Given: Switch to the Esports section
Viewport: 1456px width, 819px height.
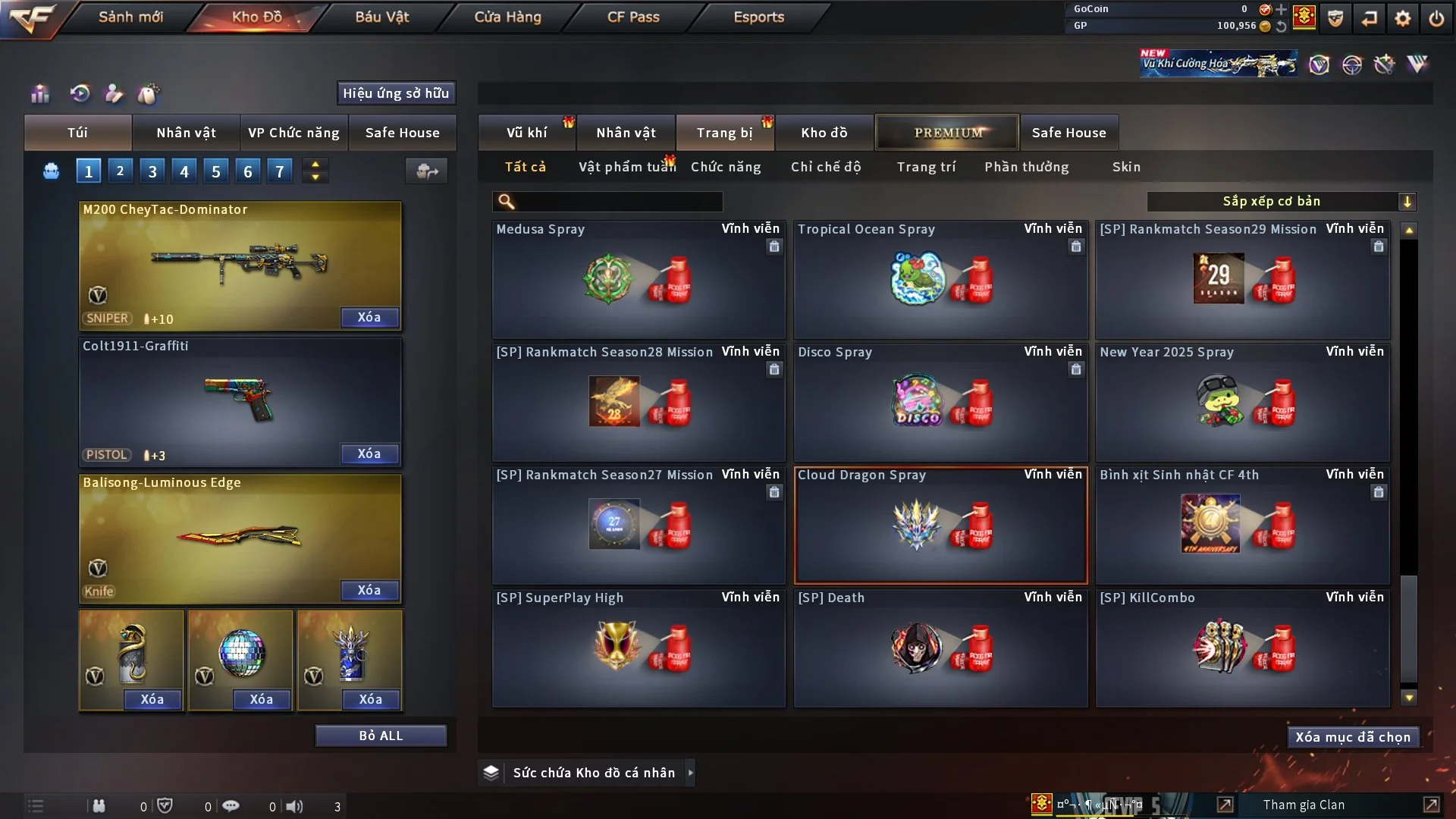Looking at the screenshot, I should click(x=758, y=17).
